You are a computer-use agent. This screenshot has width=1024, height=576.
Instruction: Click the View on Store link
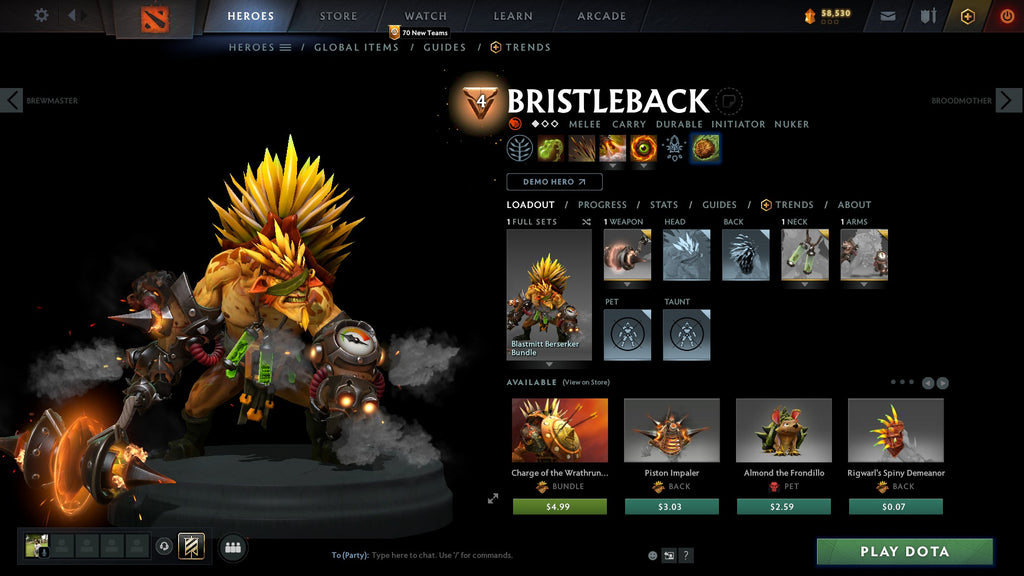585,382
